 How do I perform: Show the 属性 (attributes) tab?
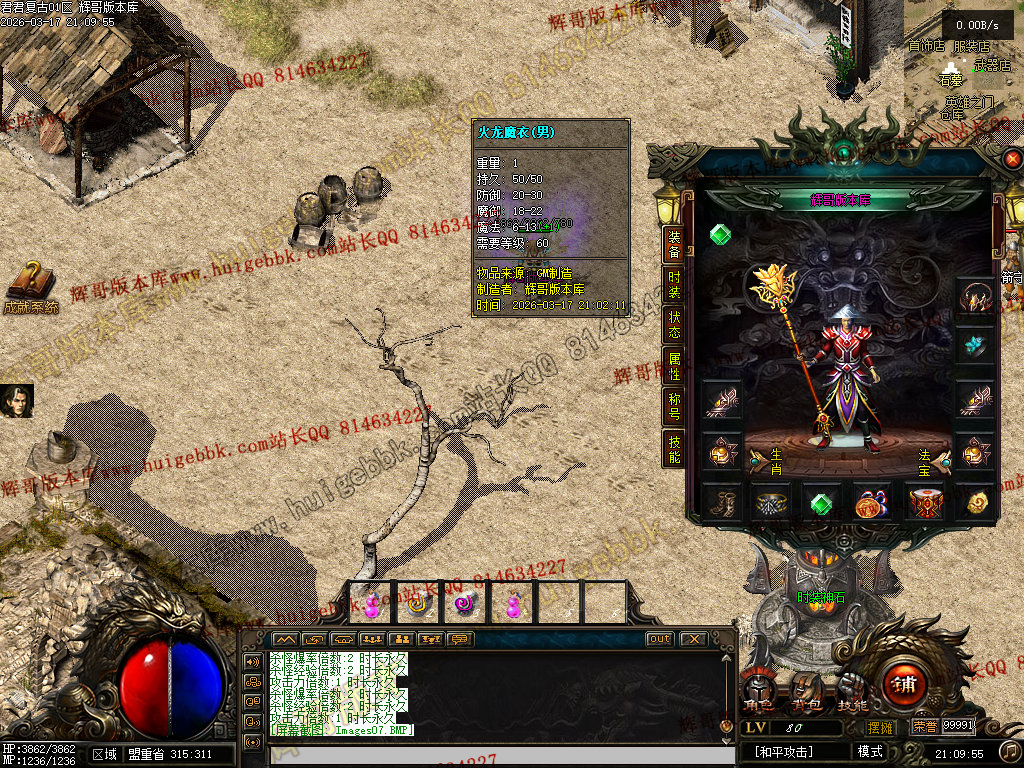675,365
